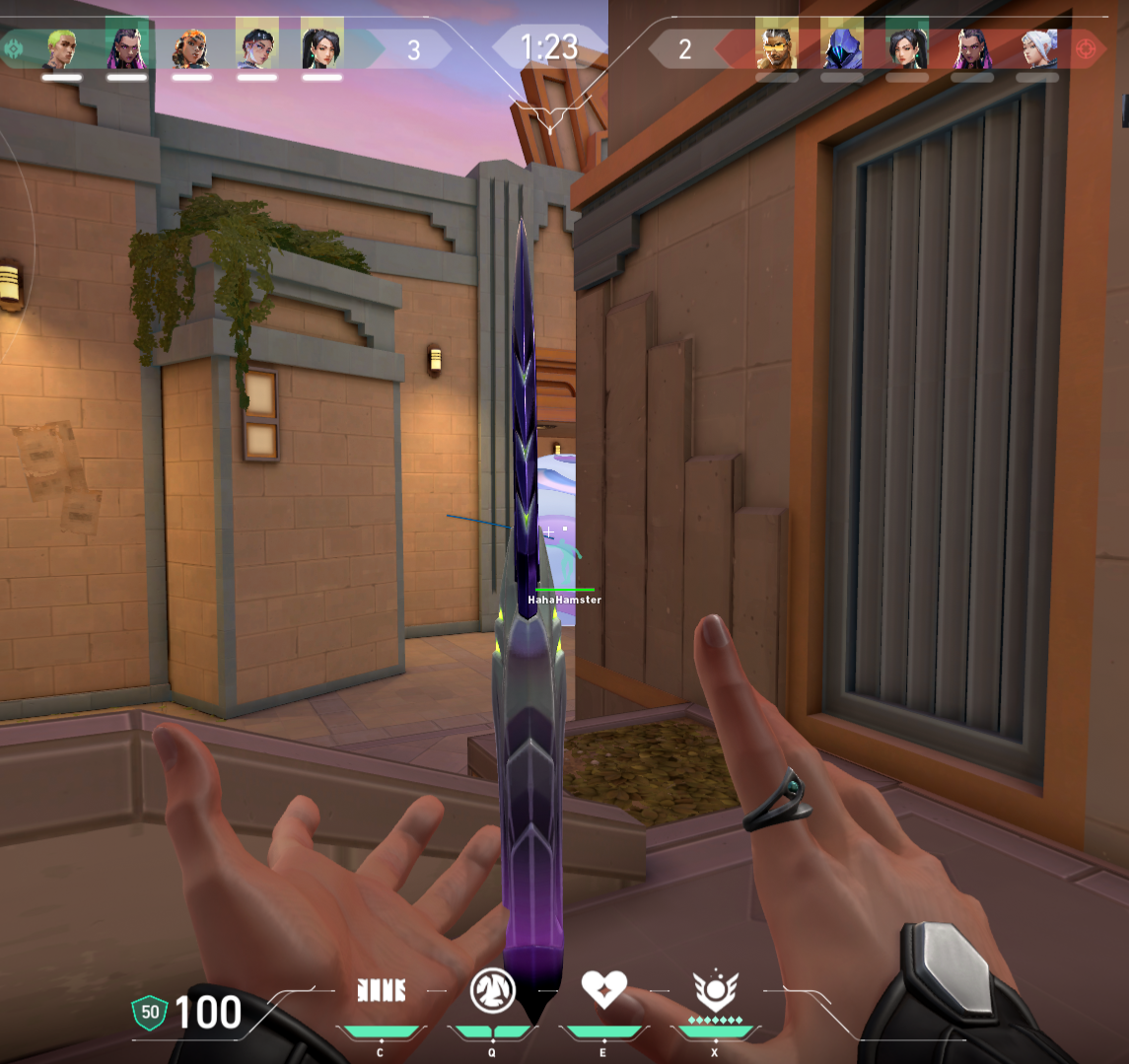Image resolution: width=1129 pixels, height=1064 pixels.
Task: Click the green ally team emblem
Action: click(x=14, y=47)
